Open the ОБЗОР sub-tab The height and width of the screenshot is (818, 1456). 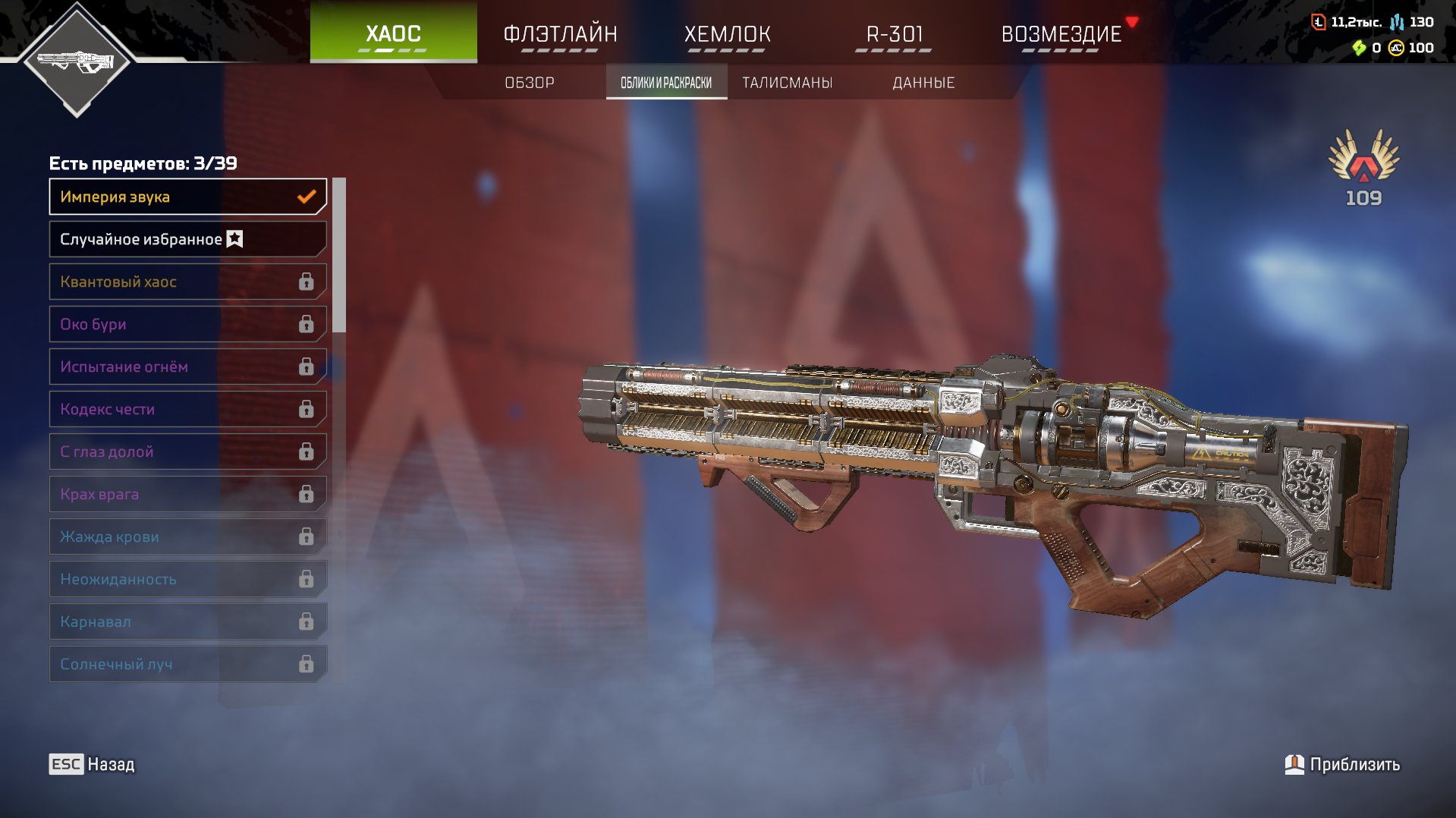tap(530, 82)
